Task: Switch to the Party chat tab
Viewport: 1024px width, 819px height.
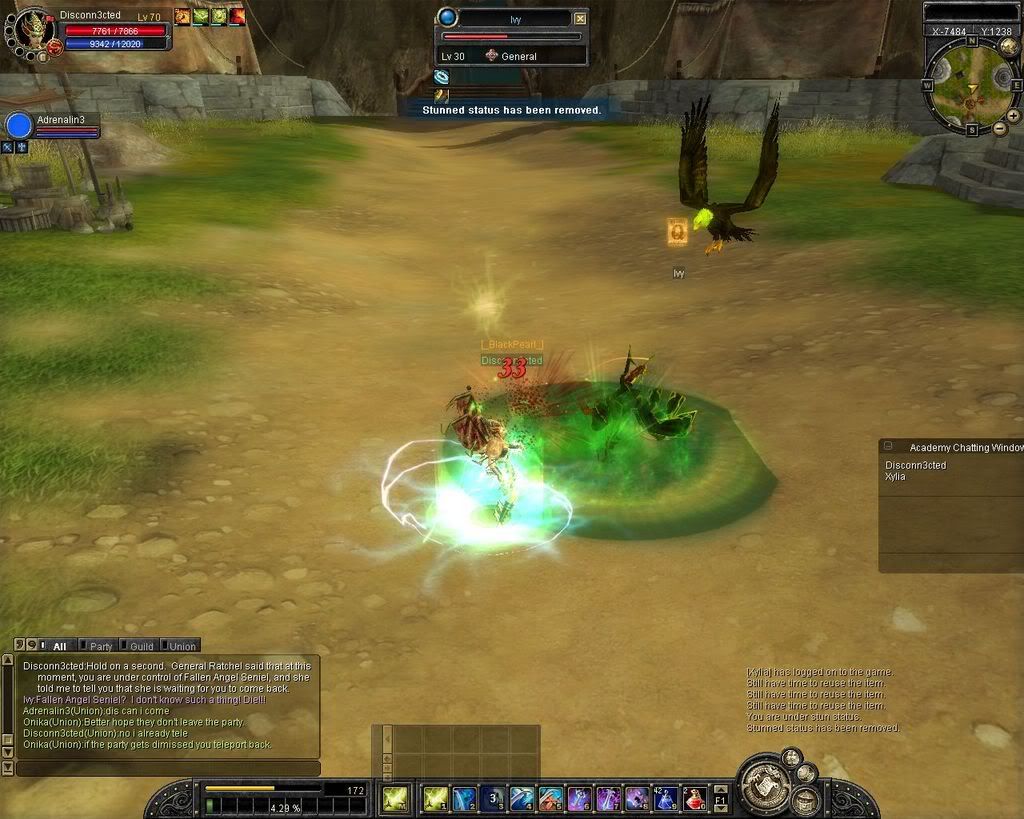Action: coord(100,646)
